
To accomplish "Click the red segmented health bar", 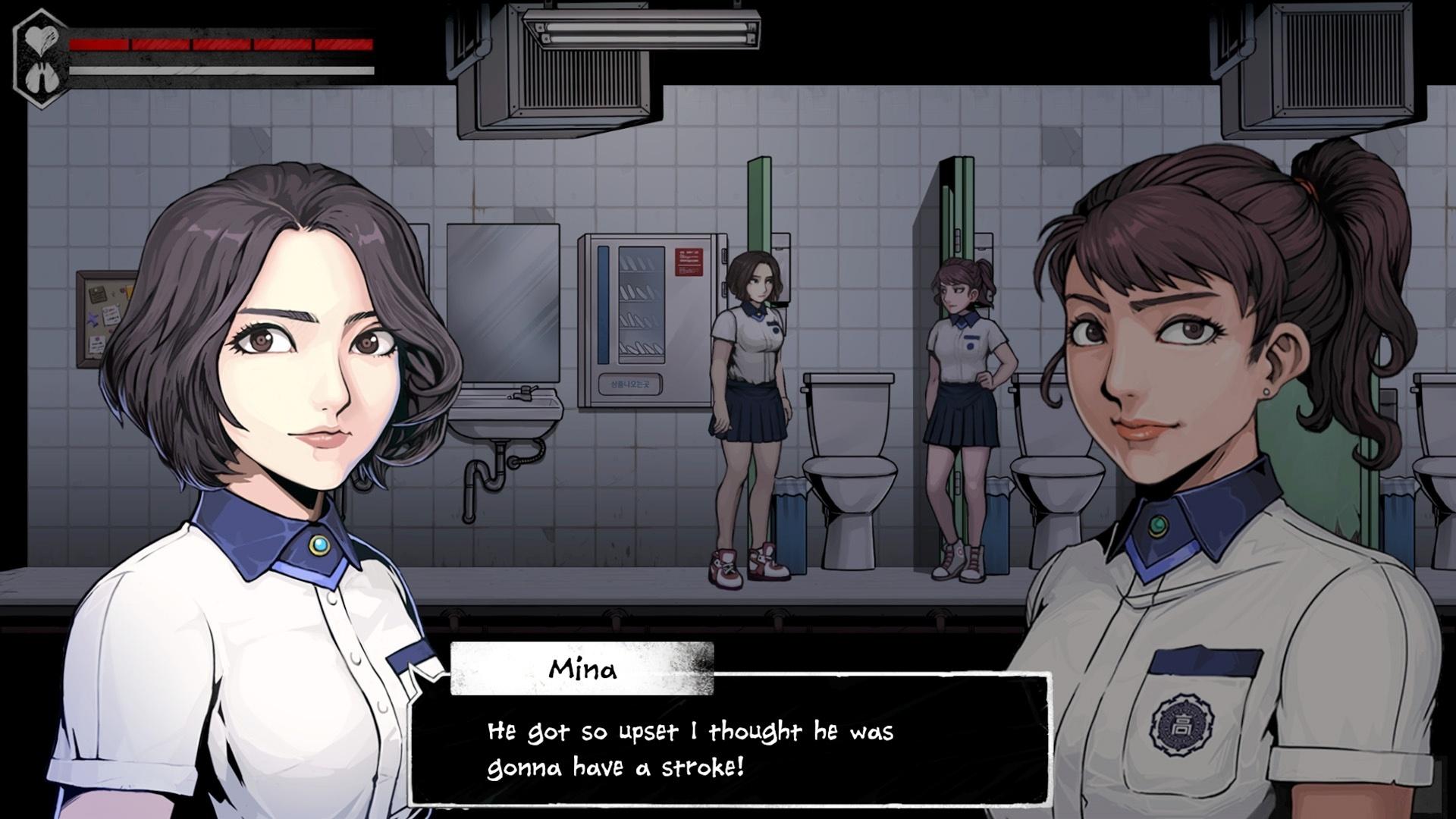I will [220, 44].
